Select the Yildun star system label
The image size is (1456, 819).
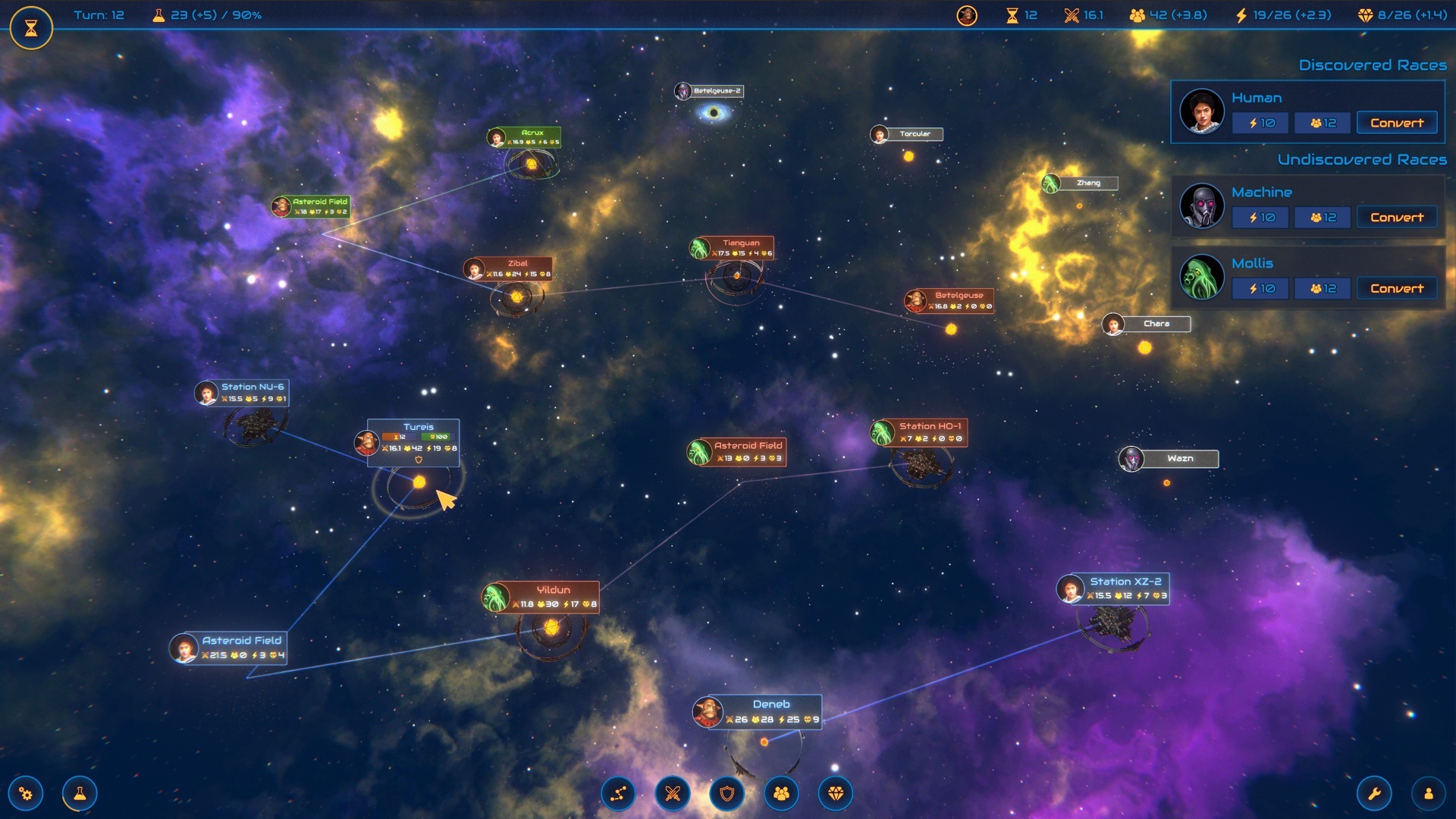tap(553, 590)
